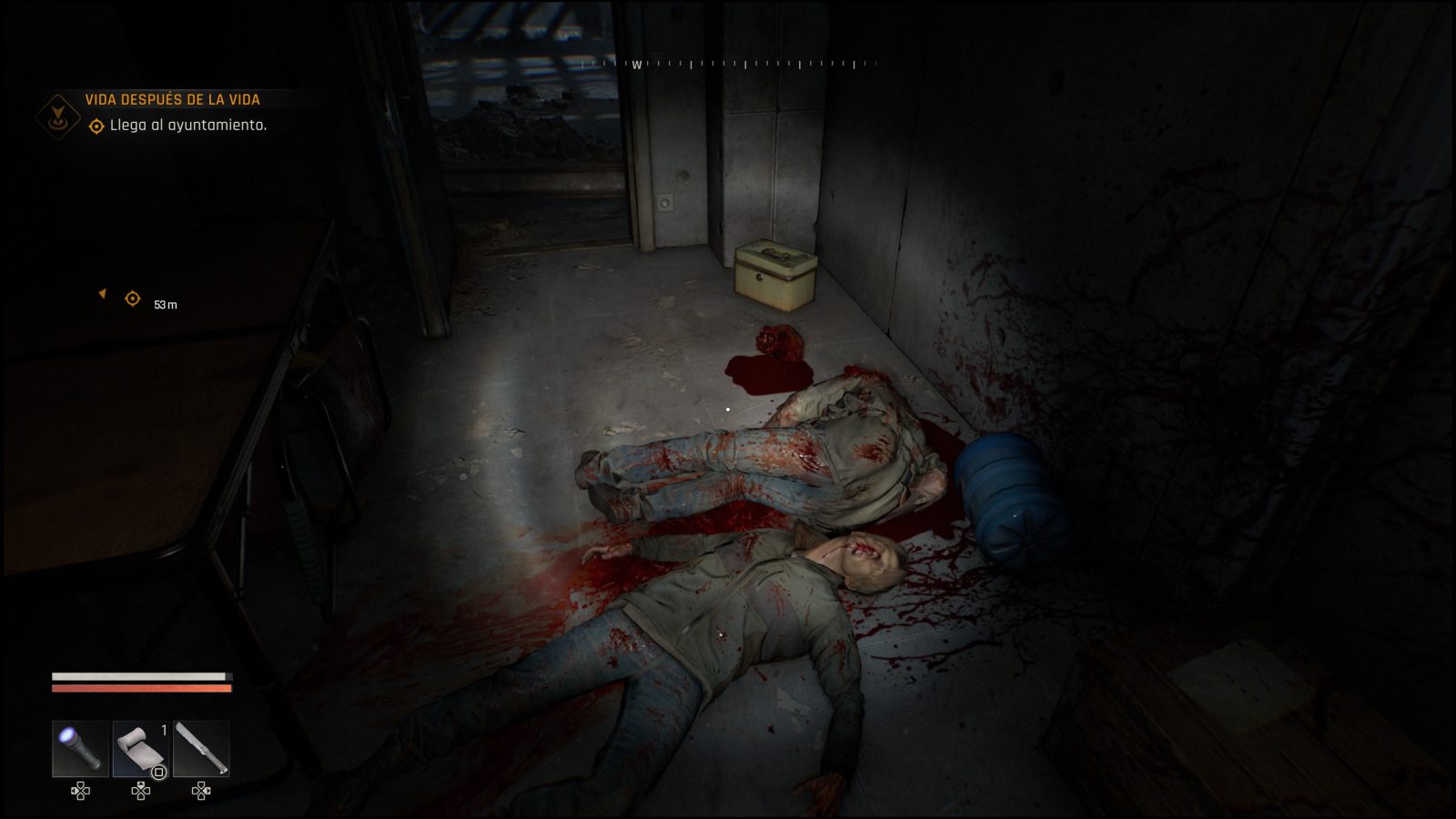Open the 'Vida después de la vida' quest tracker
The image size is (1456, 819).
coord(172,99)
